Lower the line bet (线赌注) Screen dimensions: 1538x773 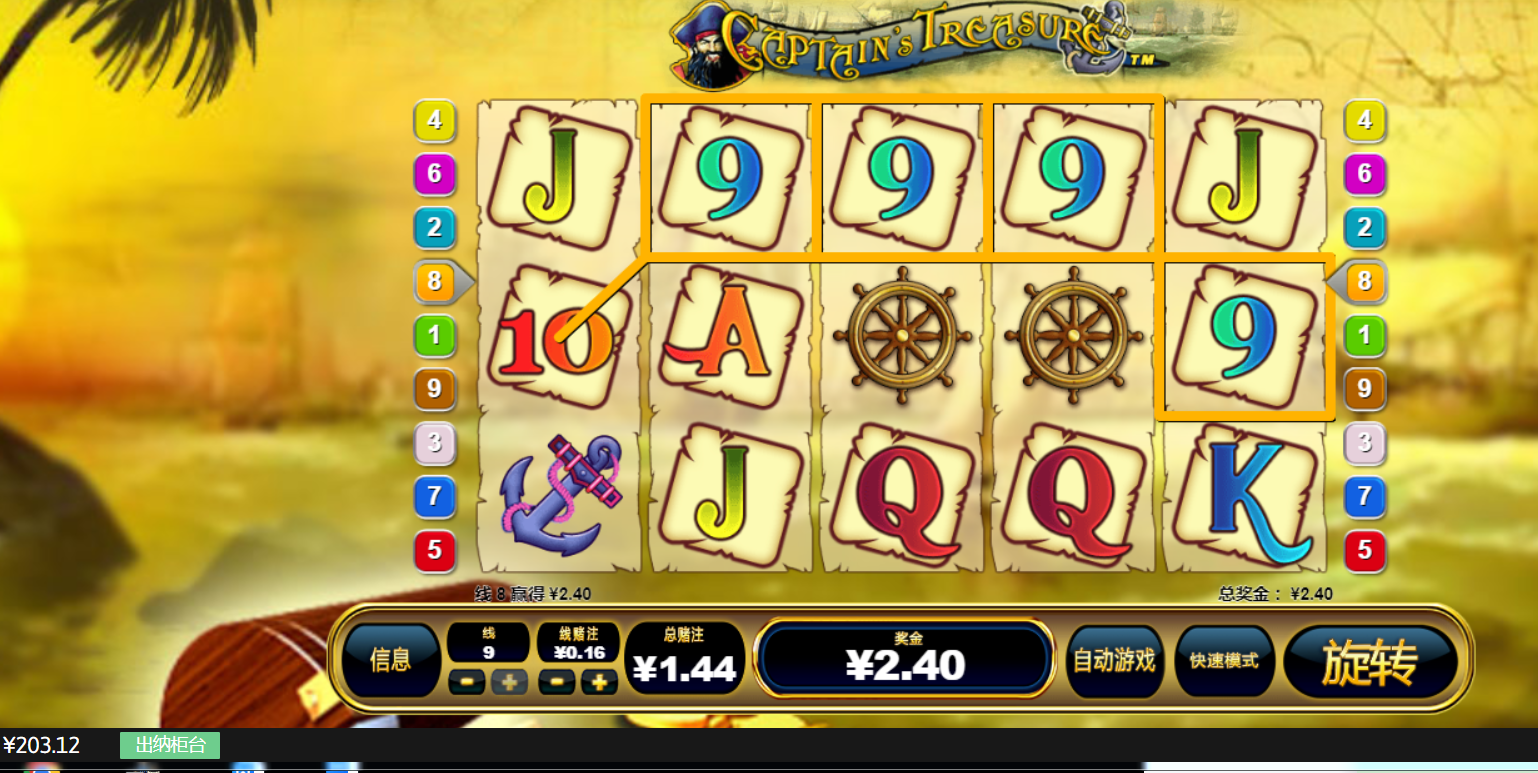(557, 683)
